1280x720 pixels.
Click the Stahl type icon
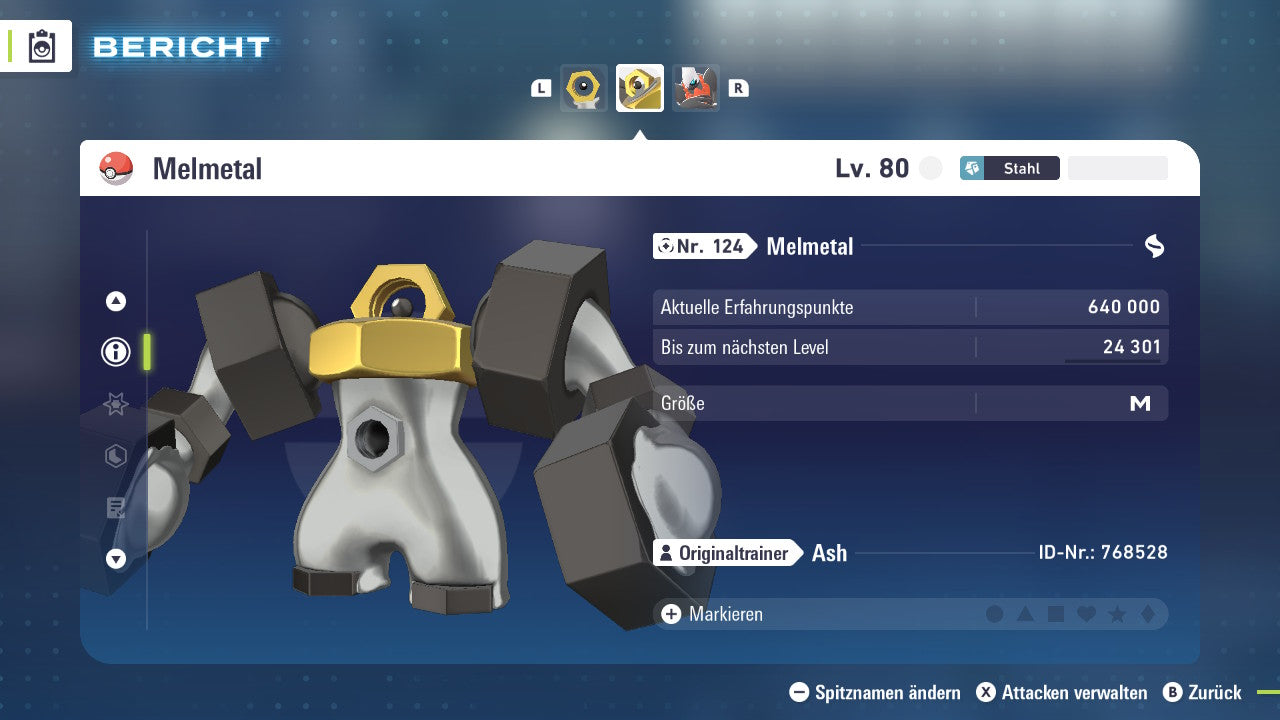(x=972, y=168)
